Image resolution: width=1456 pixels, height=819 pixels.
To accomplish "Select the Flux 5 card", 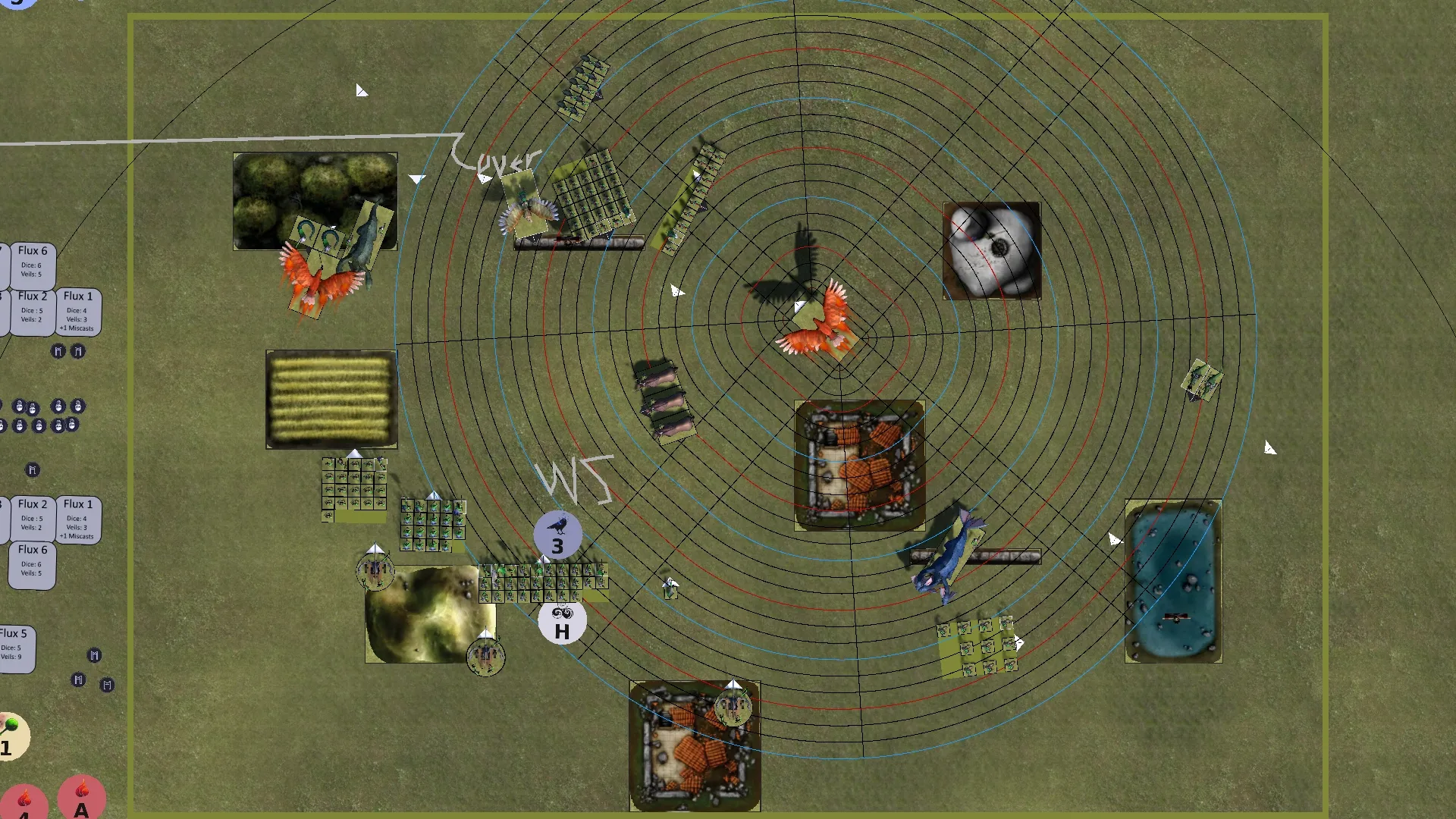I will tap(15, 648).
